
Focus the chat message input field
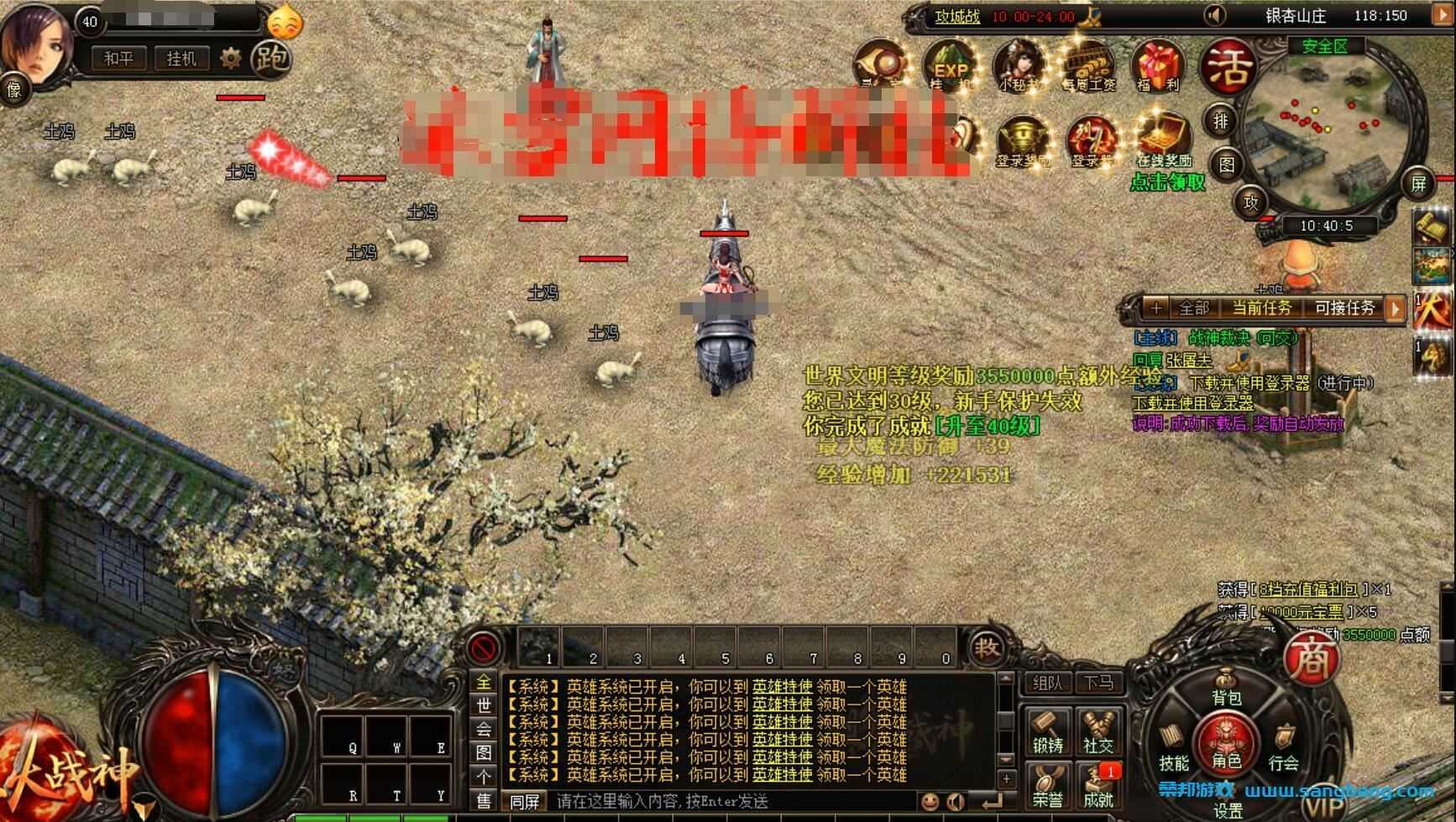coord(731,801)
